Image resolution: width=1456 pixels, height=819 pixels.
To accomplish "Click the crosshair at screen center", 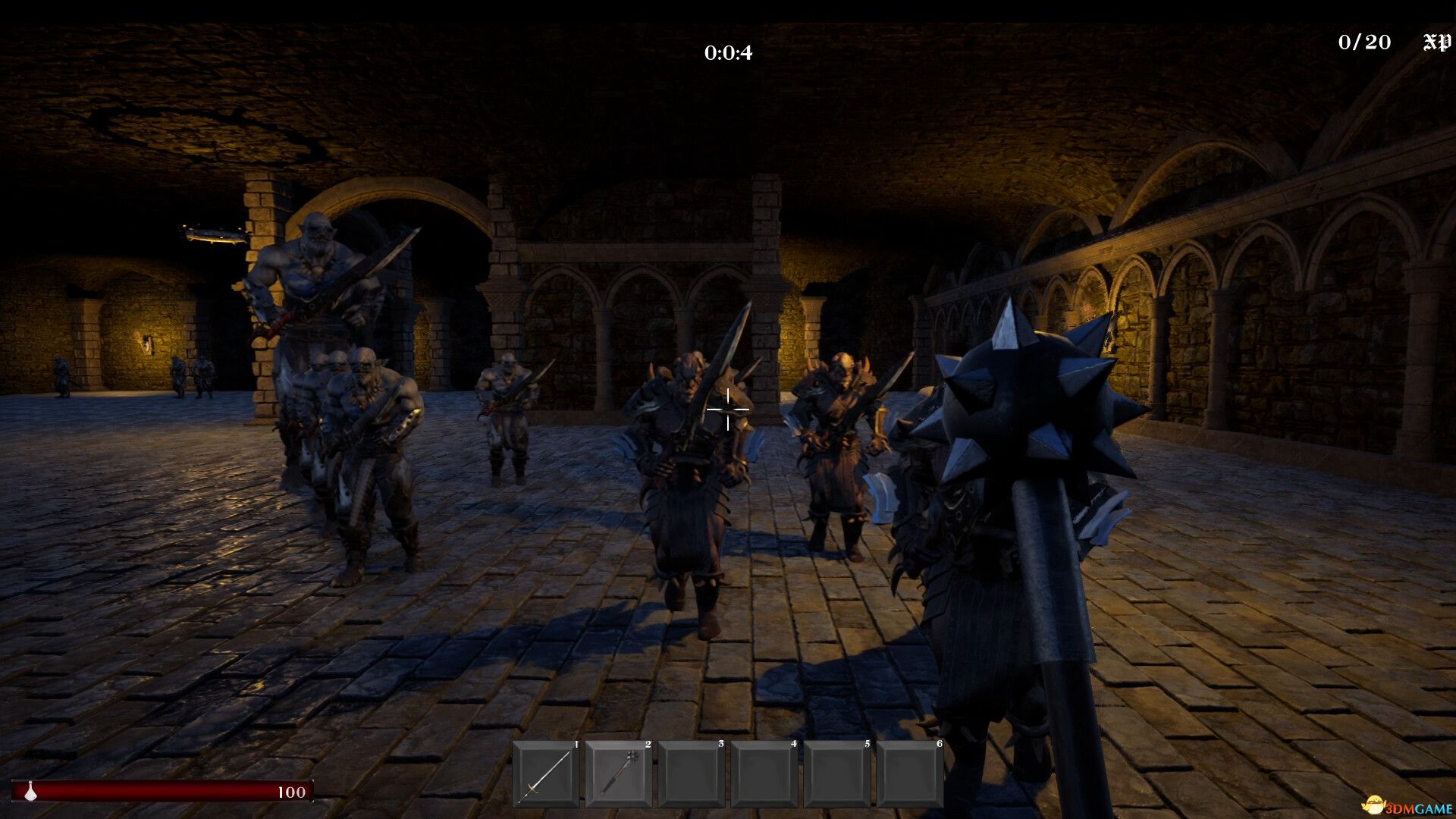I will [728, 409].
